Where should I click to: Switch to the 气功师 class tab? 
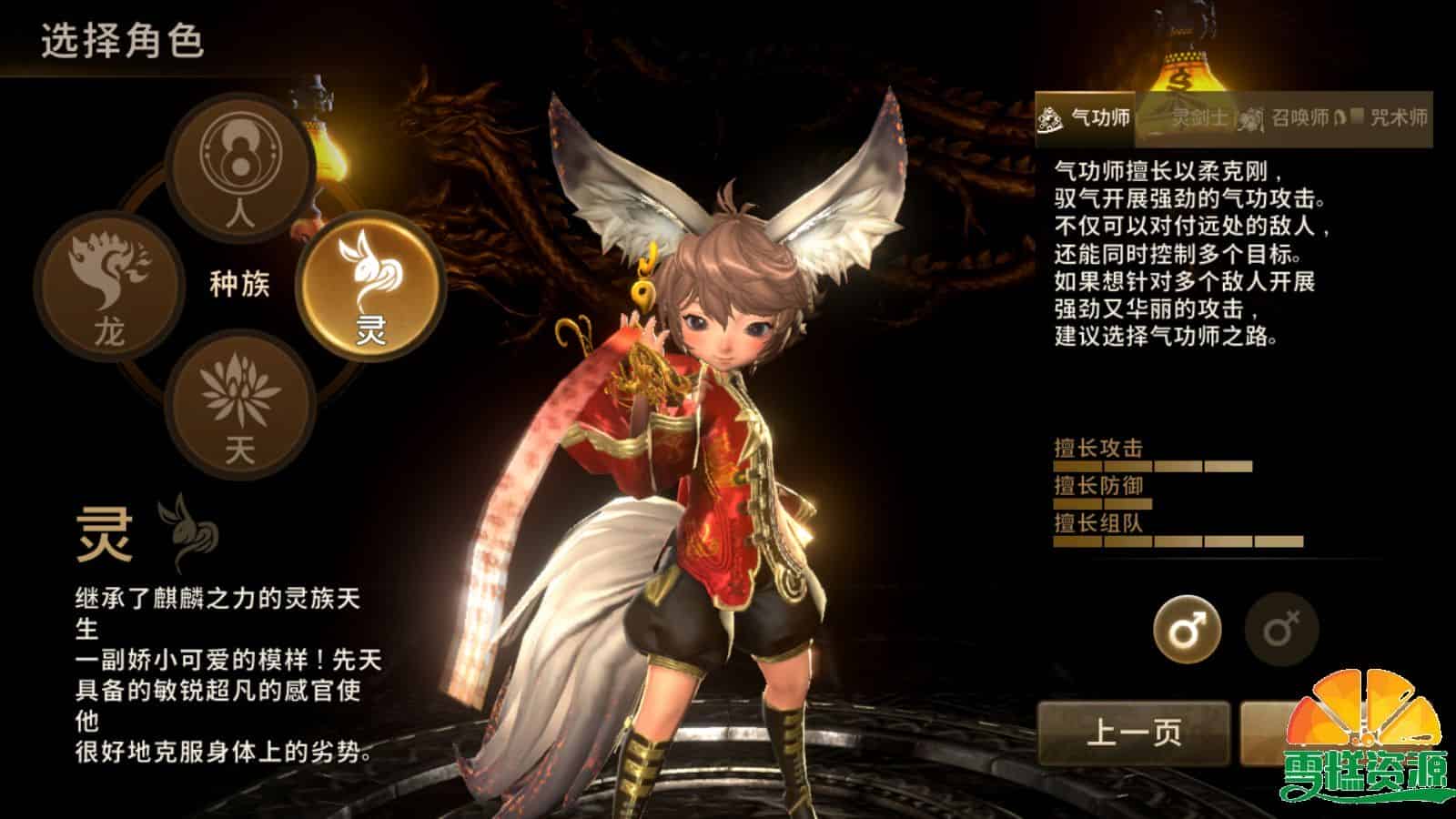click(x=1097, y=116)
